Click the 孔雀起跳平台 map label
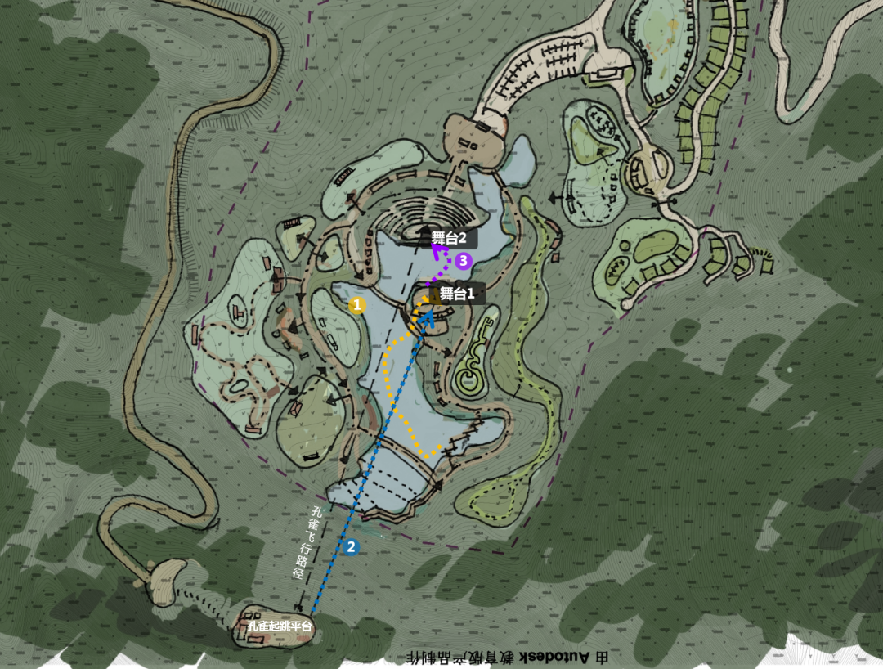This screenshot has width=883, height=669. [x=281, y=627]
